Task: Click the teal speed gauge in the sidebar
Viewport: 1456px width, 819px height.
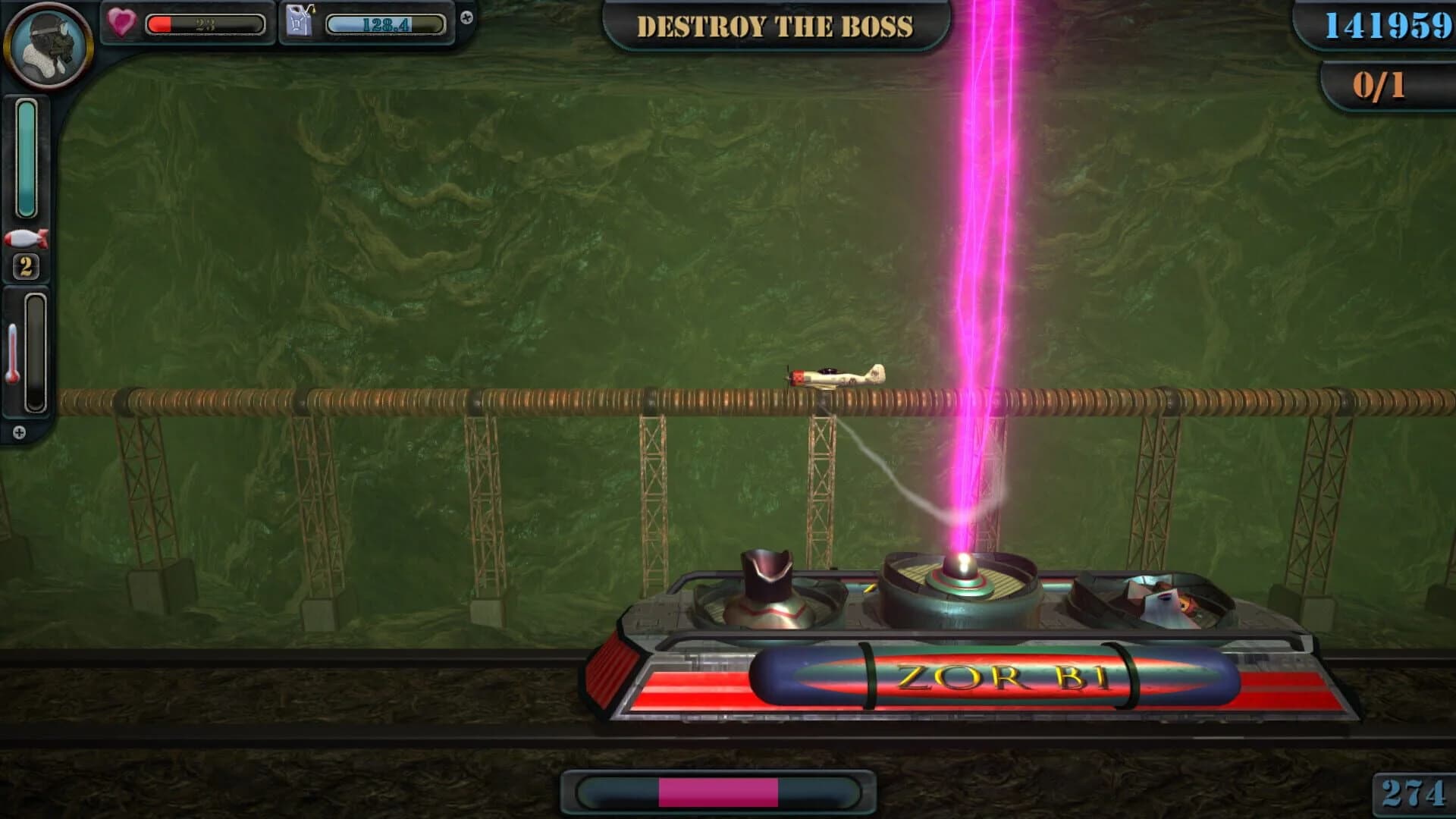Action: tap(27, 159)
